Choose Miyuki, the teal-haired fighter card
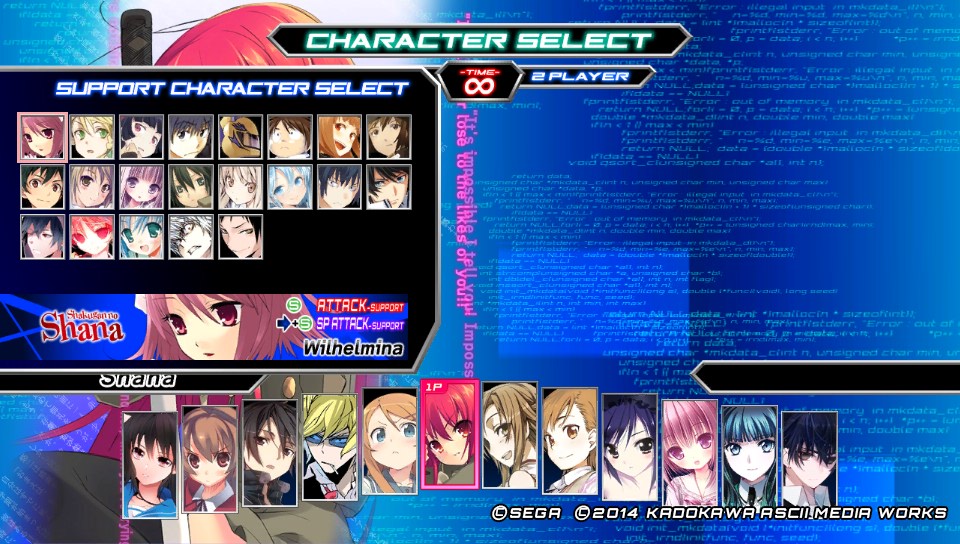This screenshot has width=960, height=544. [x=749, y=456]
